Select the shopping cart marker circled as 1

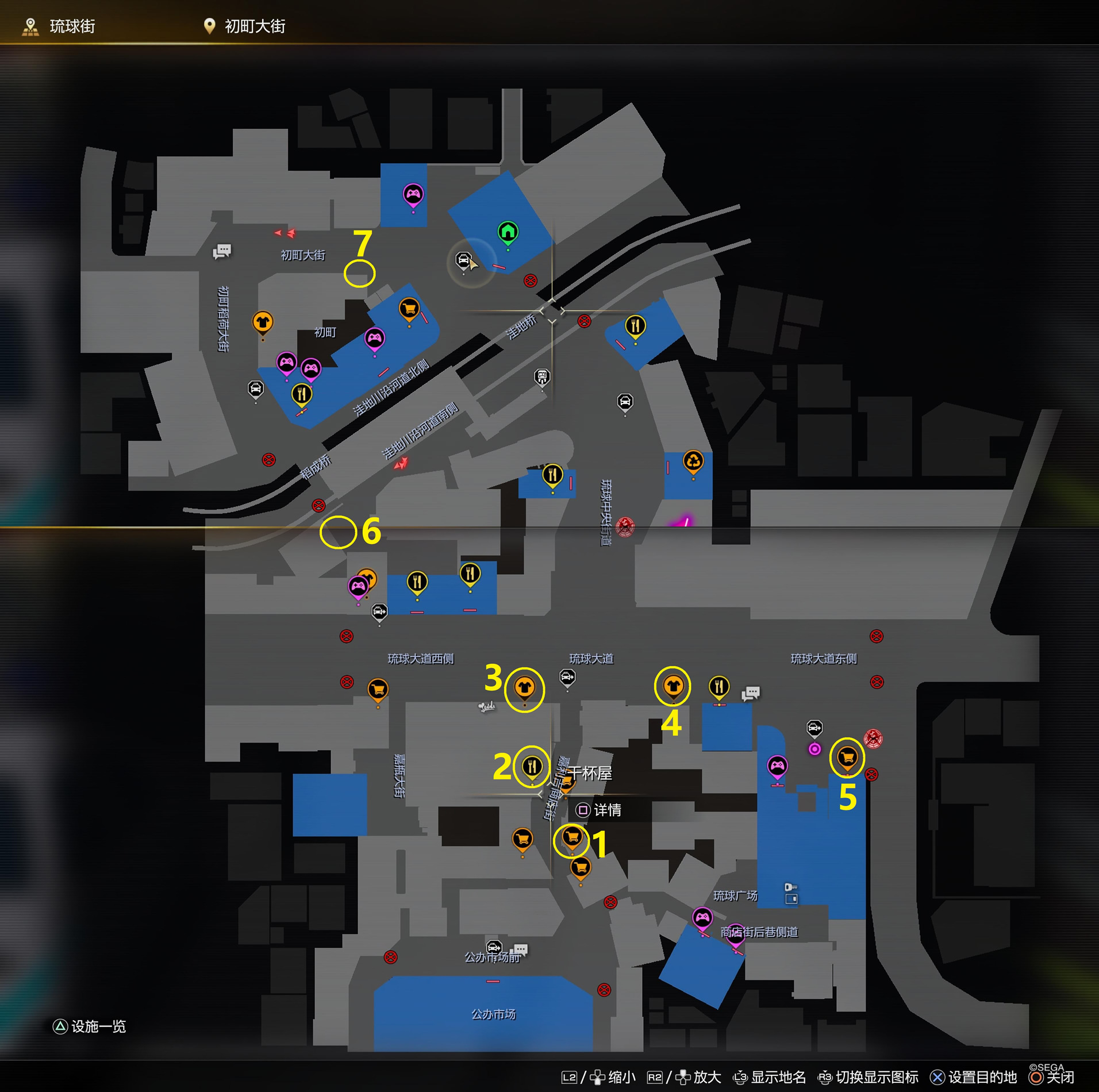coord(572,837)
